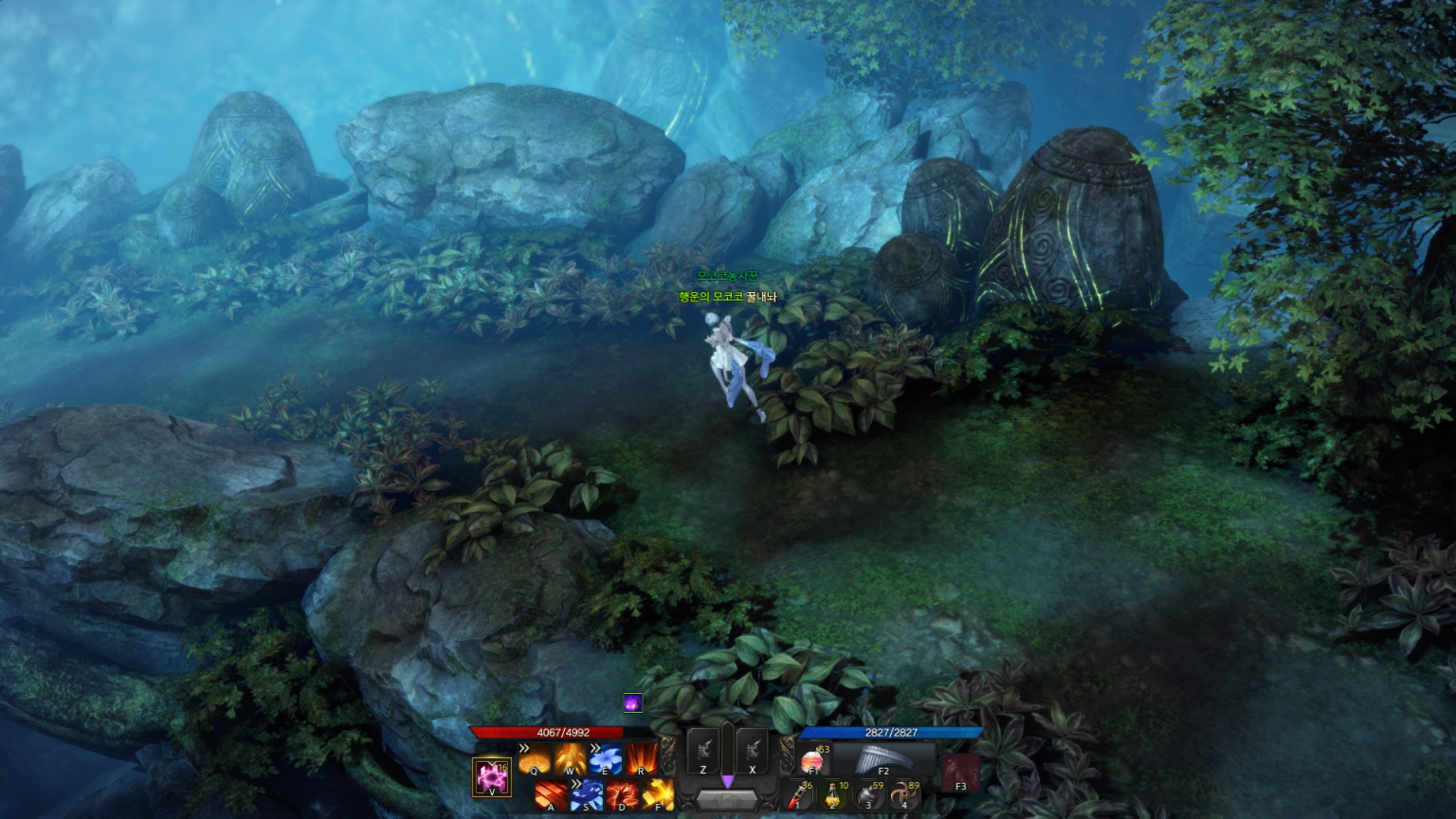Select the identity card slot labeled X
Image resolution: width=1456 pixels, height=819 pixels.
click(752, 752)
